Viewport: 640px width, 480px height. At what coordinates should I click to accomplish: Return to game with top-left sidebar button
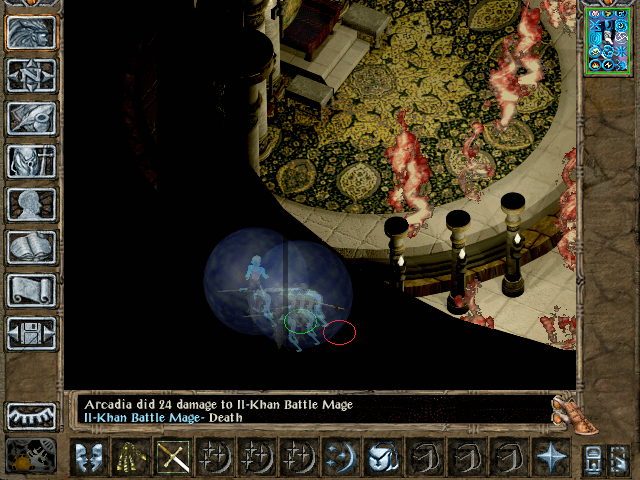tap(31, 32)
